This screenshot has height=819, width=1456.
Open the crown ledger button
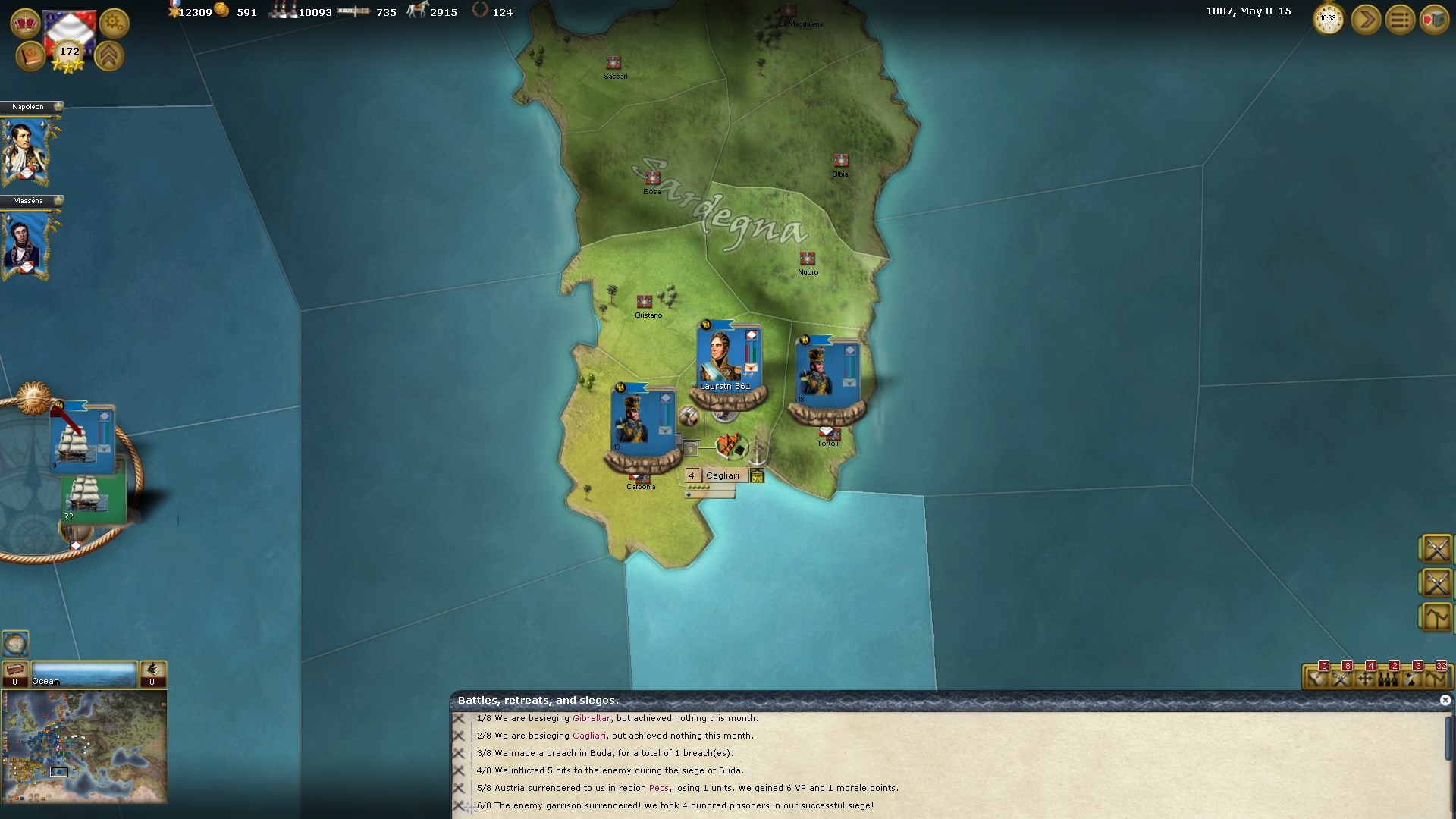(25, 23)
